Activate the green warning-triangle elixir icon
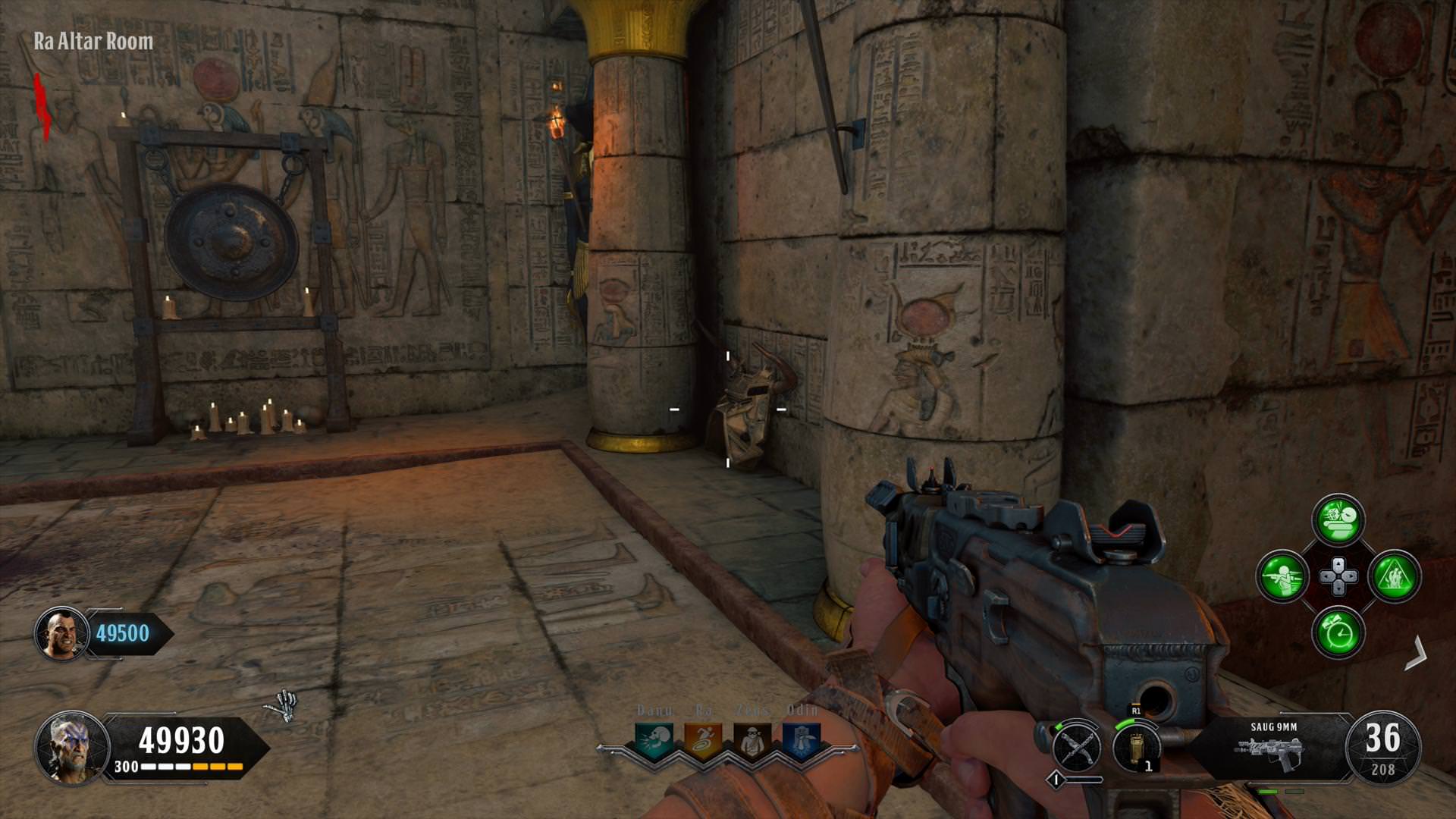 click(1394, 576)
